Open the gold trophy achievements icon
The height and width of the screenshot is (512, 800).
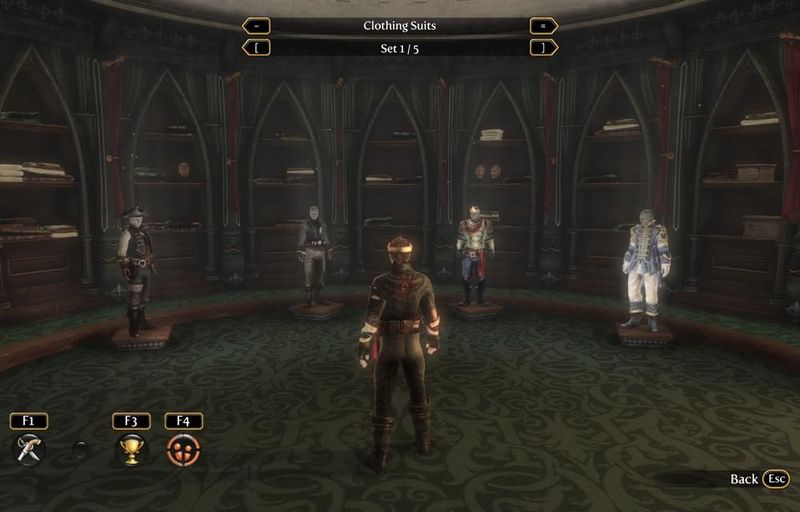[131, 449]
